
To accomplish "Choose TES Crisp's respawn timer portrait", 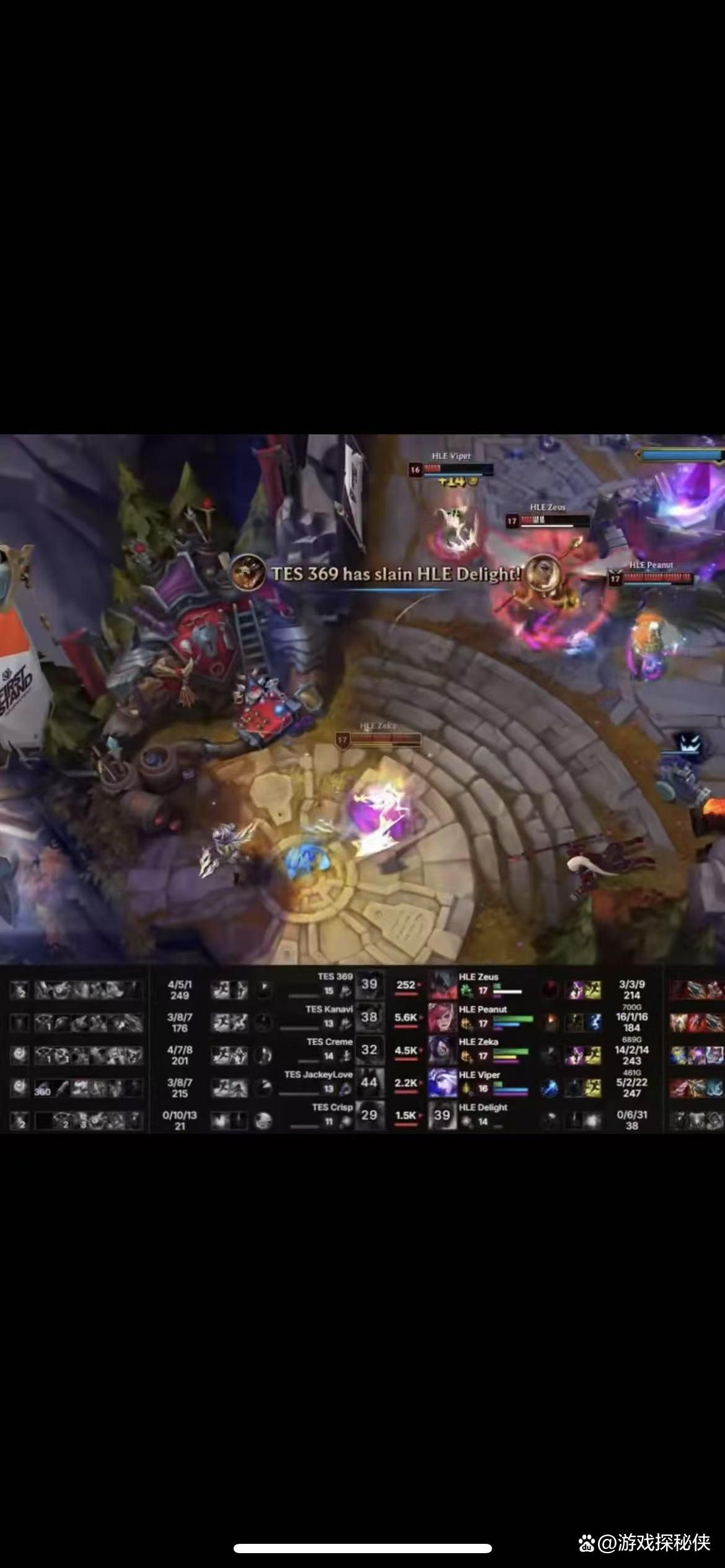I will point(369,1115).
